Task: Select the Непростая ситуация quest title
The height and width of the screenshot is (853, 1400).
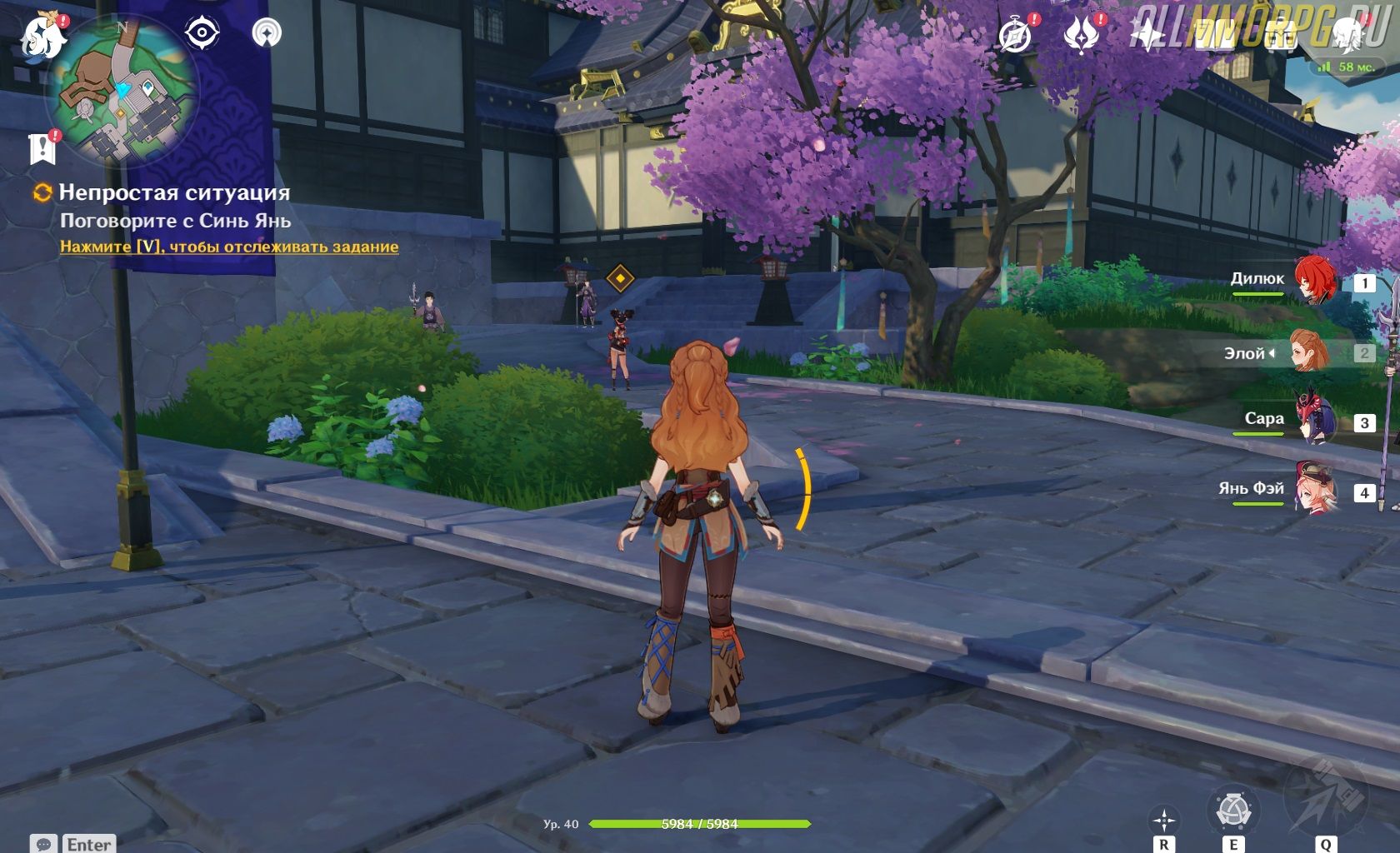Action: 174,192
